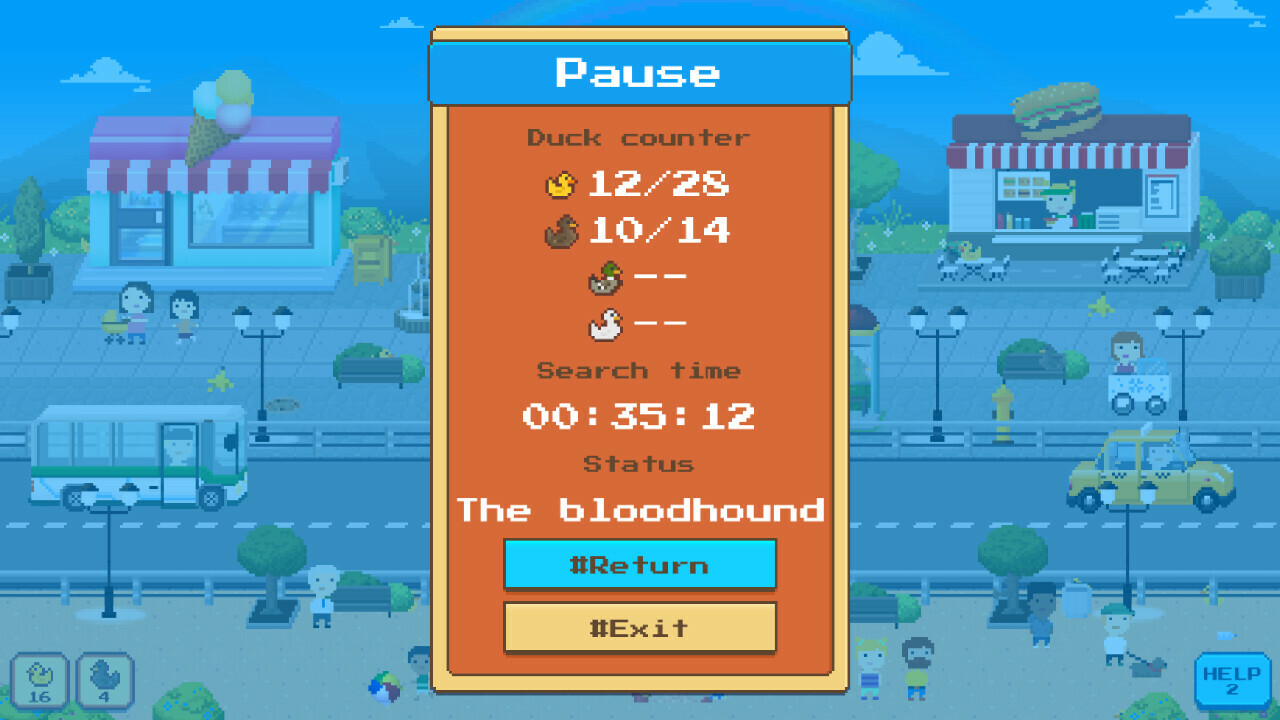1280x720 pixels.
Task: Click the yellow duck counter icon
Action: (x=562, y=183)
